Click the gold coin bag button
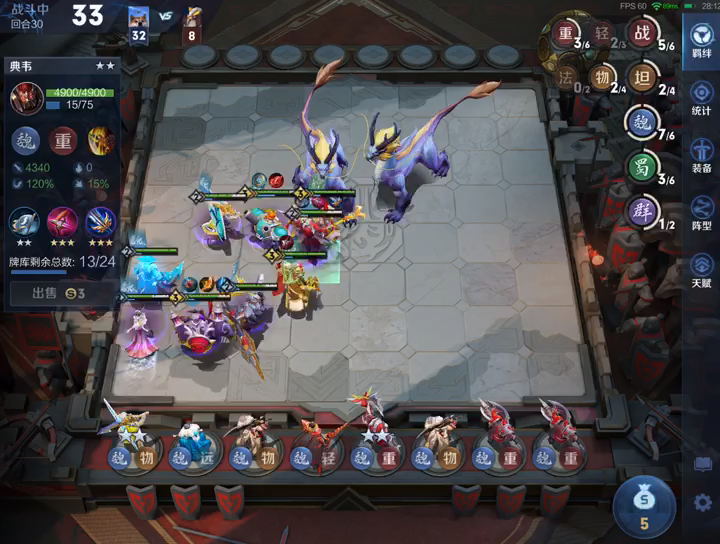The width and height of the screenshot is (720, 544). [x=645, y=502]
